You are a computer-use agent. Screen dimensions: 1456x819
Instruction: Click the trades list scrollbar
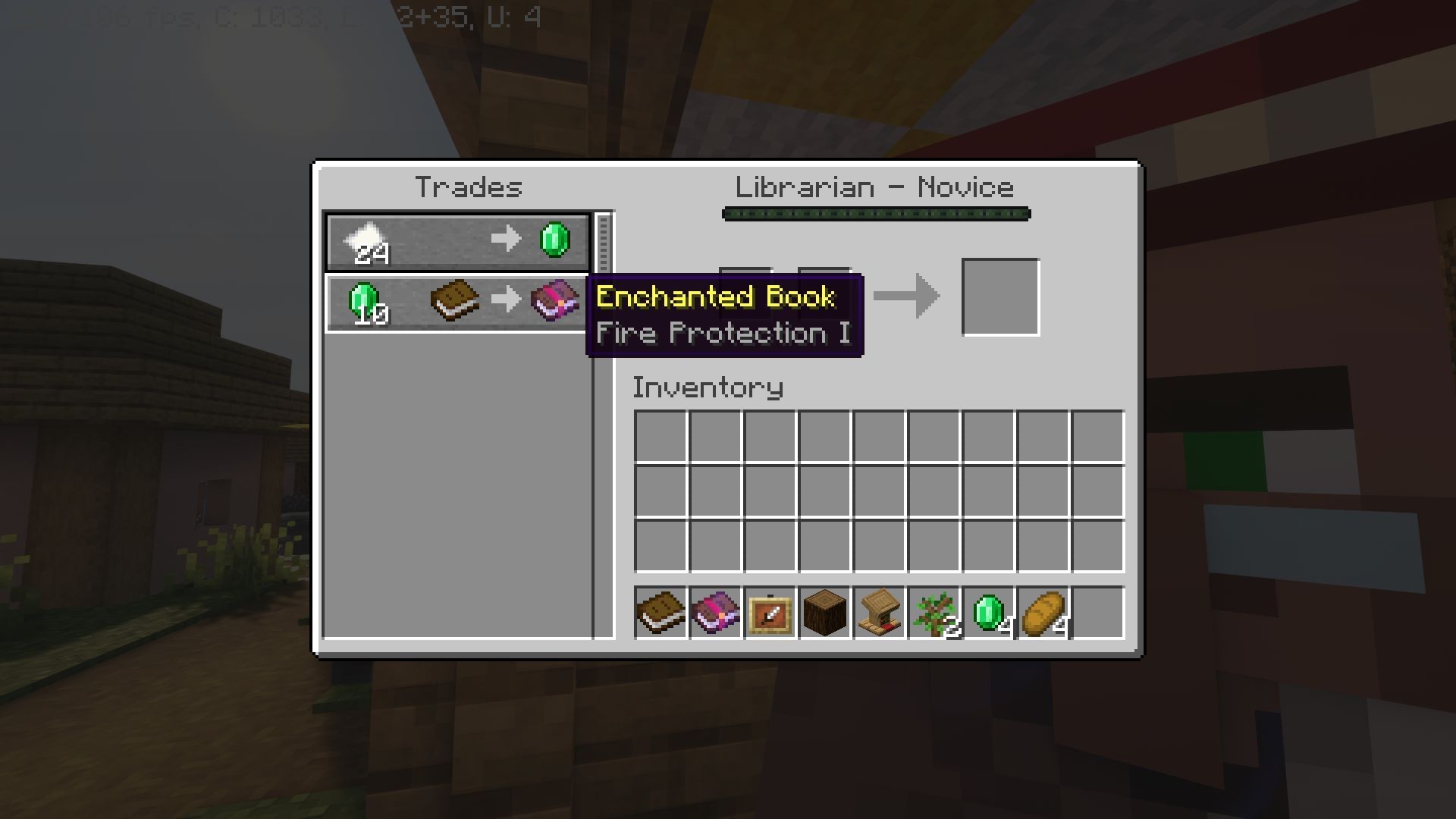603,243
